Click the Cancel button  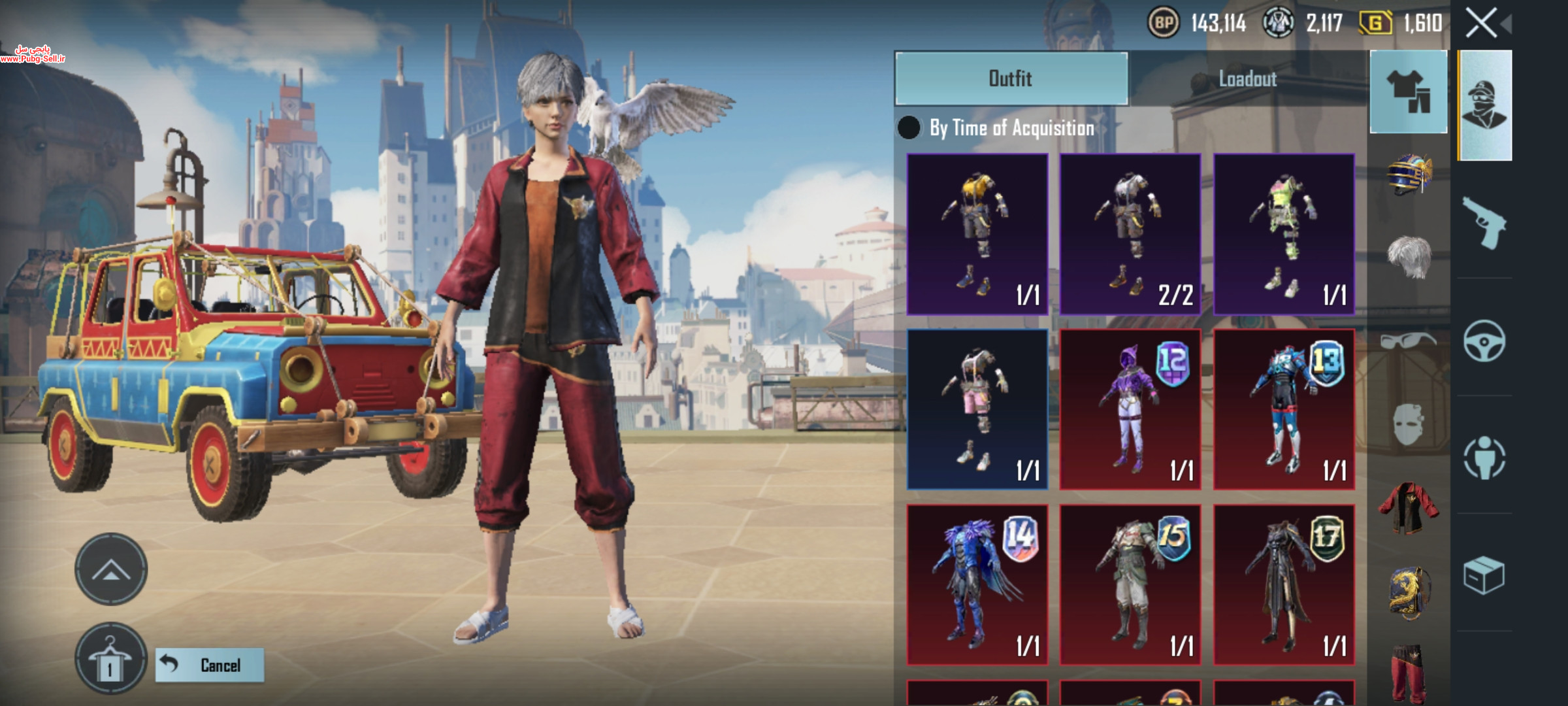tap(210, 665)
